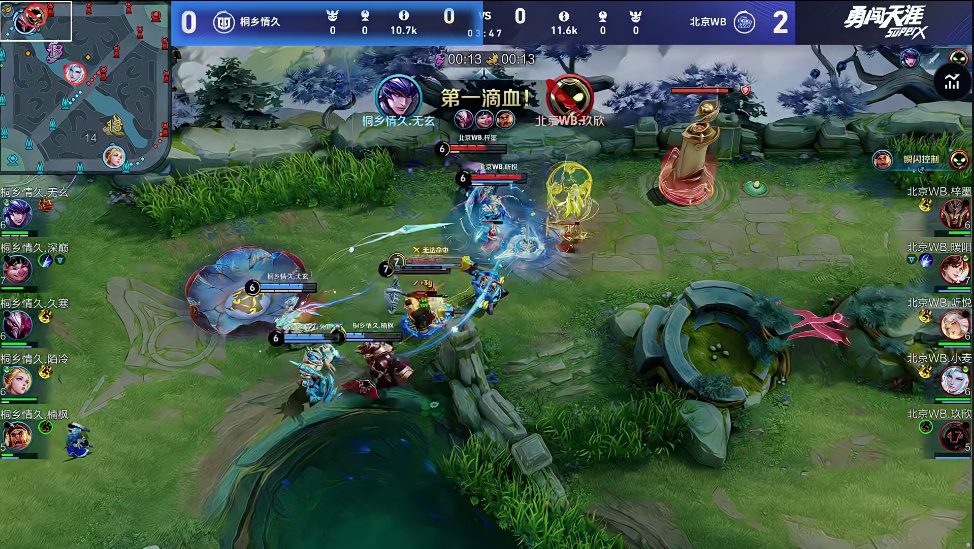The height and width of the screenshot is (549, 974).
Task: Click the 桐乡情久 team logo in scoreboard
Action: [223, 22]
